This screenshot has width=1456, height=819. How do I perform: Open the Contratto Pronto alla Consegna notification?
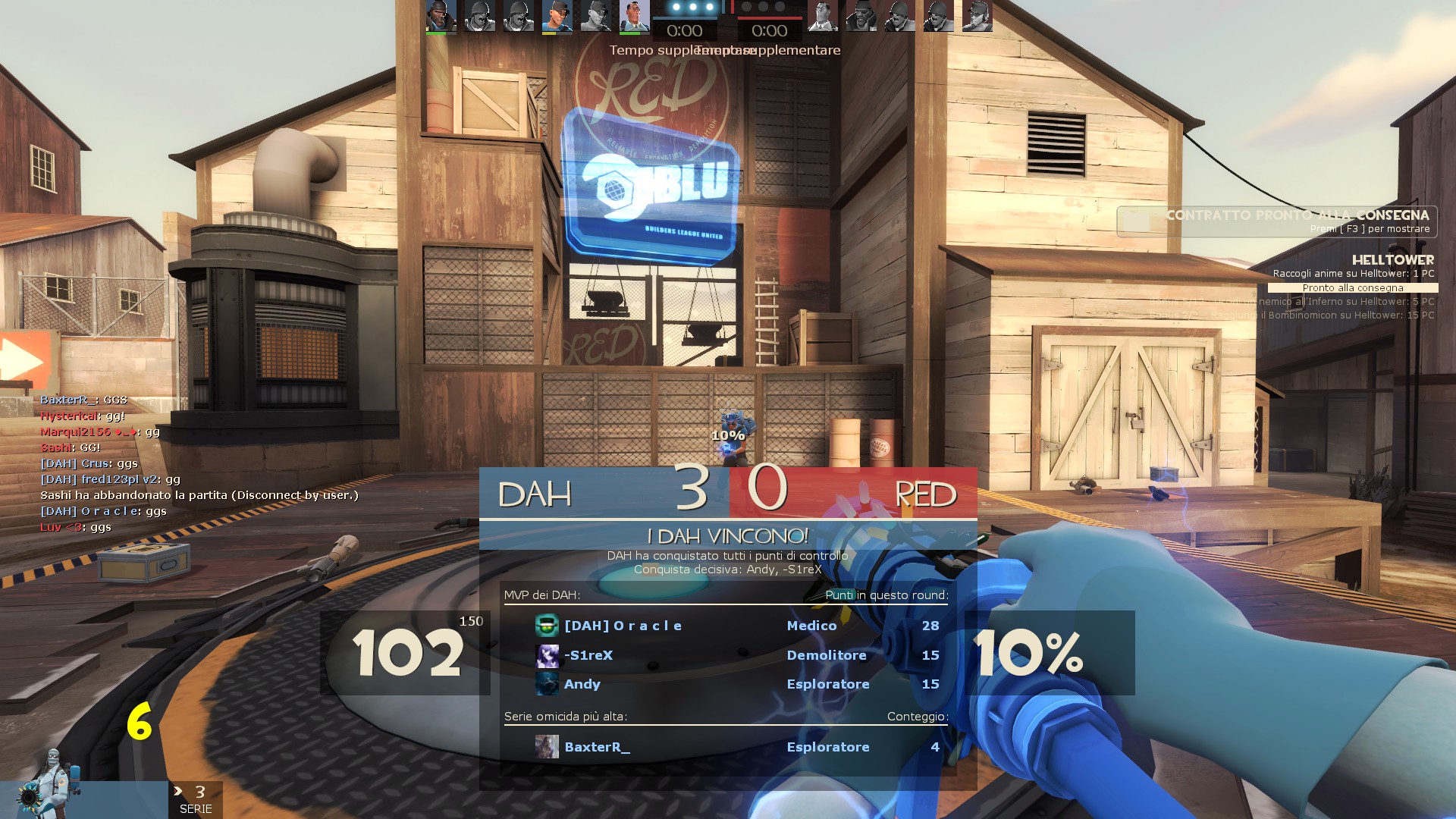click(x=1277, y=221)
